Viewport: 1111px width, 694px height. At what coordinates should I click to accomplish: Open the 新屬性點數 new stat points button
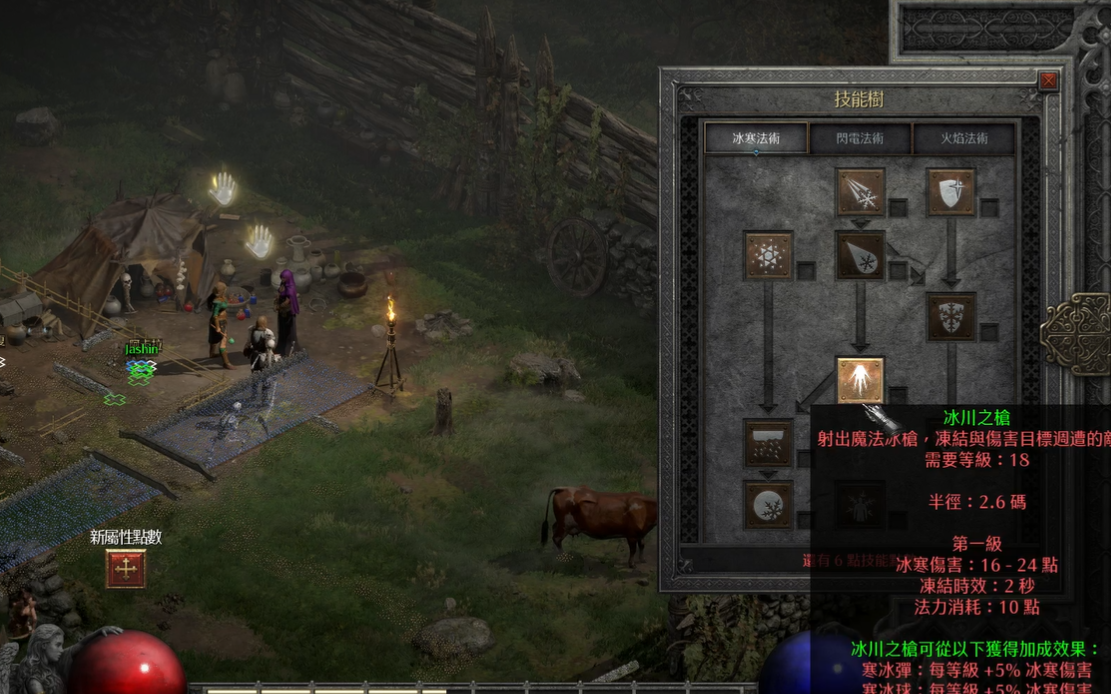(x=126, y=568)
